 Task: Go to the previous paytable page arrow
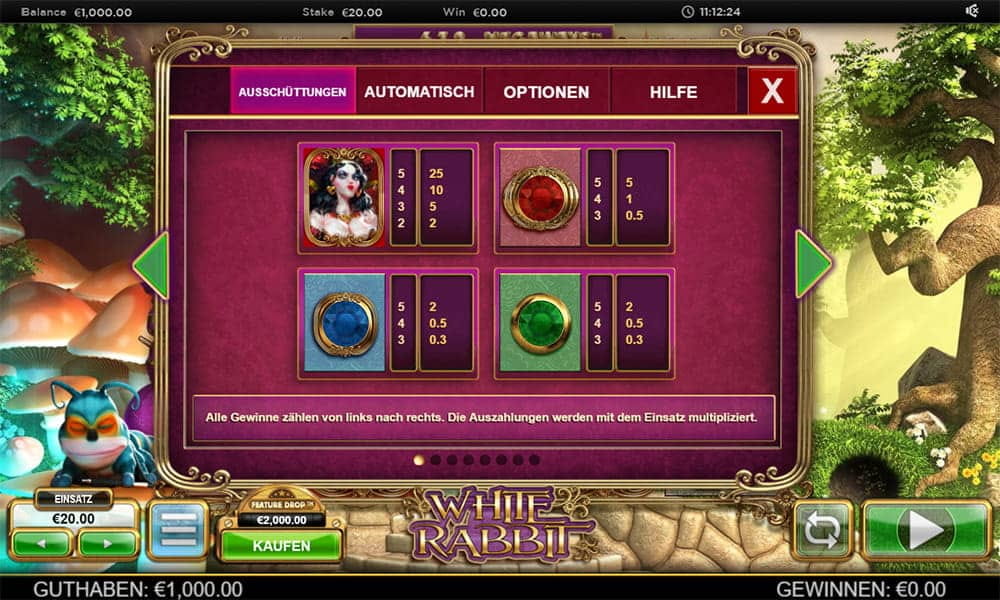coord(152,264)
